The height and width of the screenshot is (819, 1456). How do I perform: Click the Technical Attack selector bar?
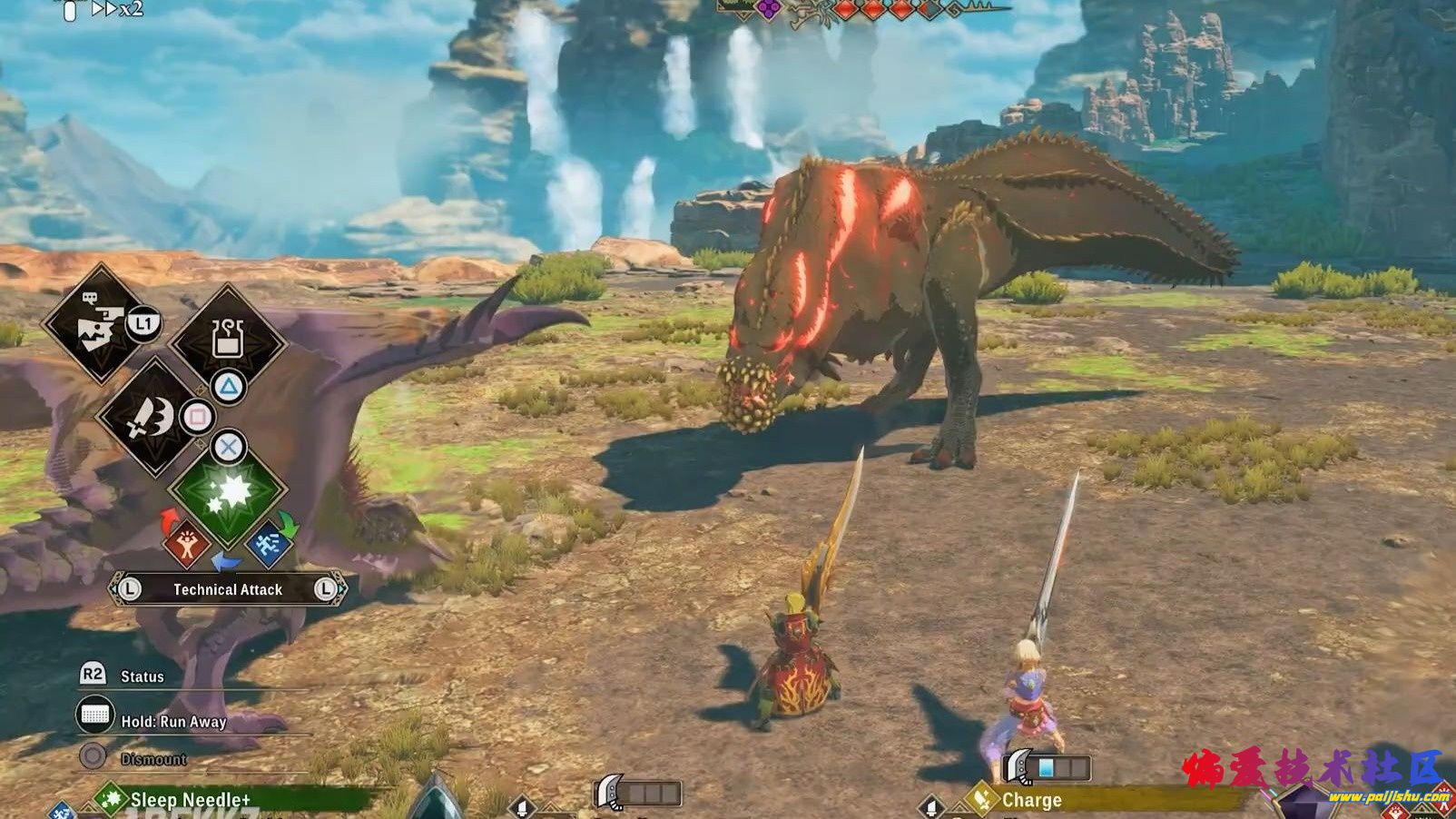(228, 589)
